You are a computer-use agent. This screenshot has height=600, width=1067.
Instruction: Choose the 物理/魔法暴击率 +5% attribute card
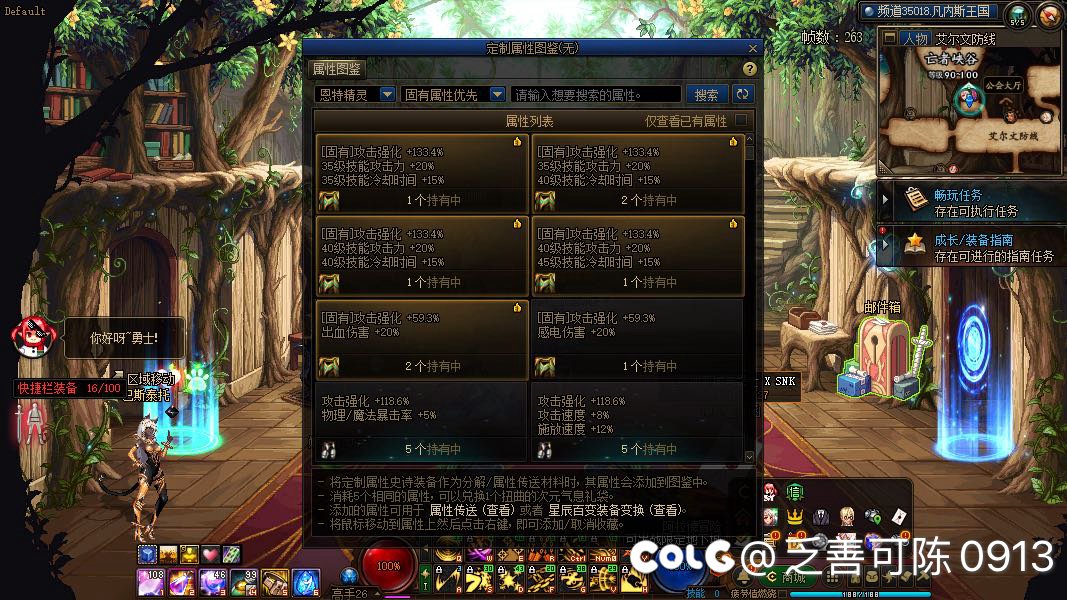click(x=421, y=422)
